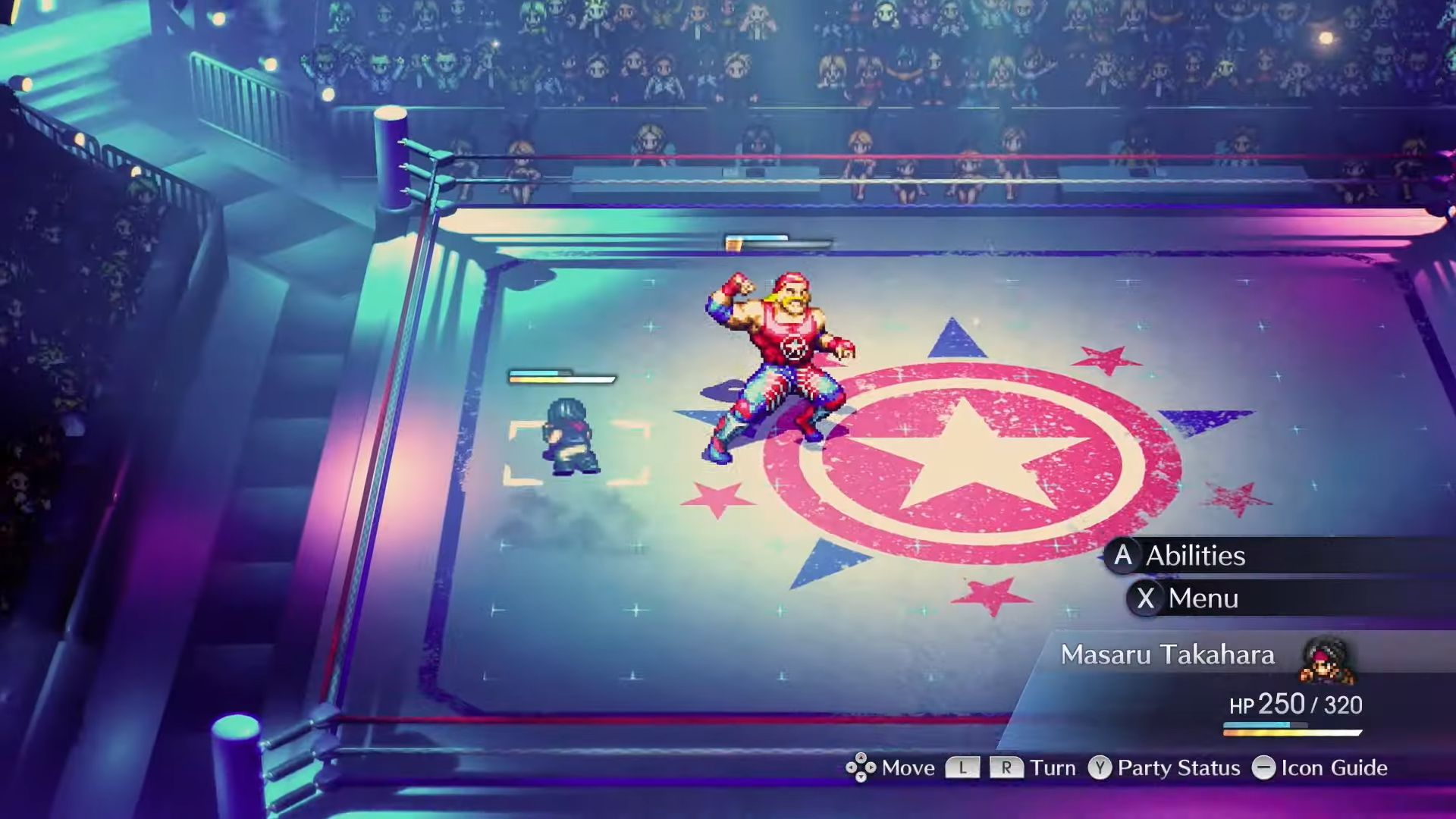Image resolution: width=1456 pixels, height=819 pixels.
Task: Open the Abilities command
Action: click(1194, 556)
